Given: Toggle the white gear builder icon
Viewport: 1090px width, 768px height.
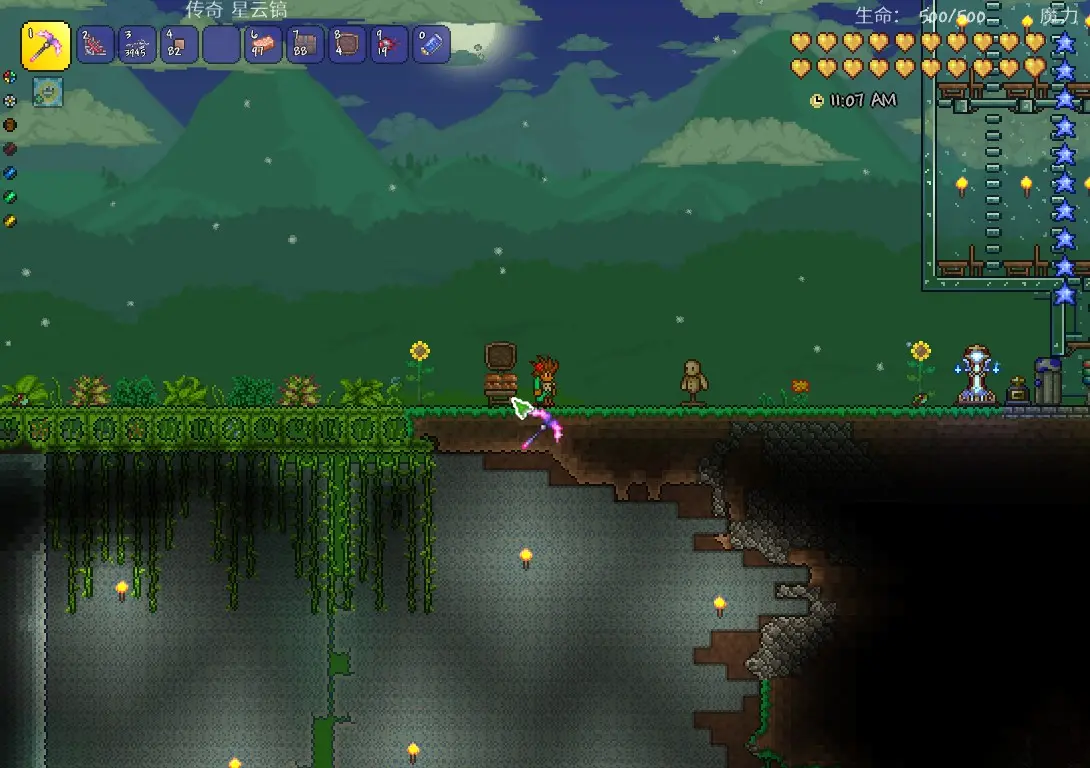Looking at the screenshot, I should (10, 100).
